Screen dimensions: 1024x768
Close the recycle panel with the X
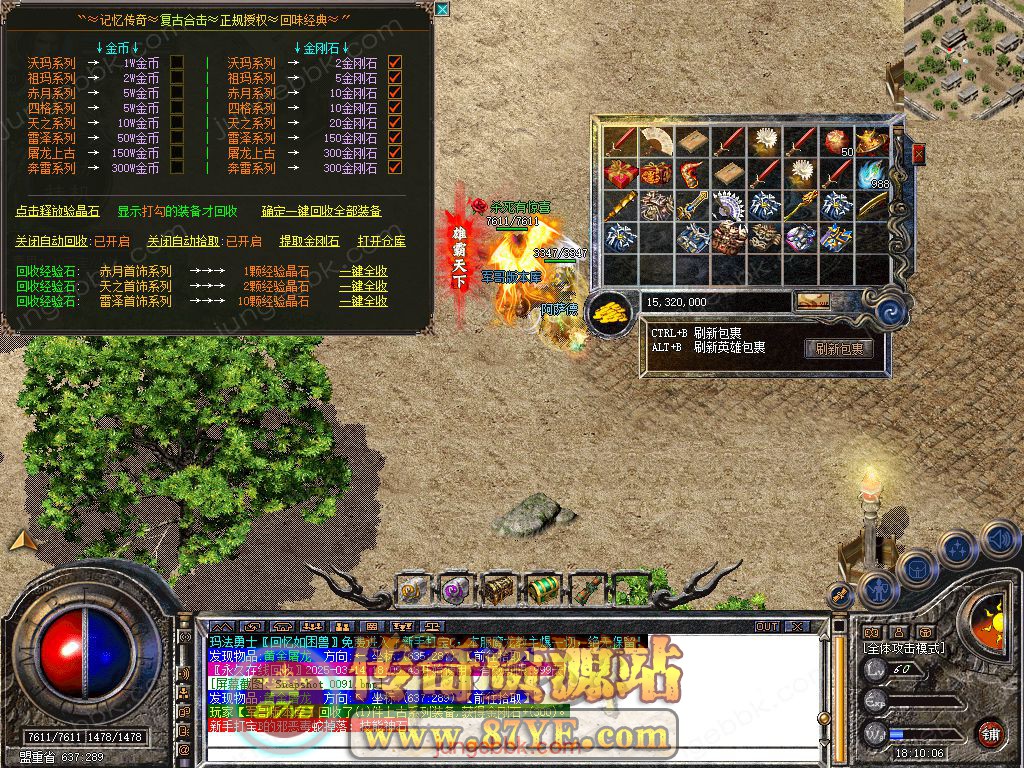tap(442, 10)
